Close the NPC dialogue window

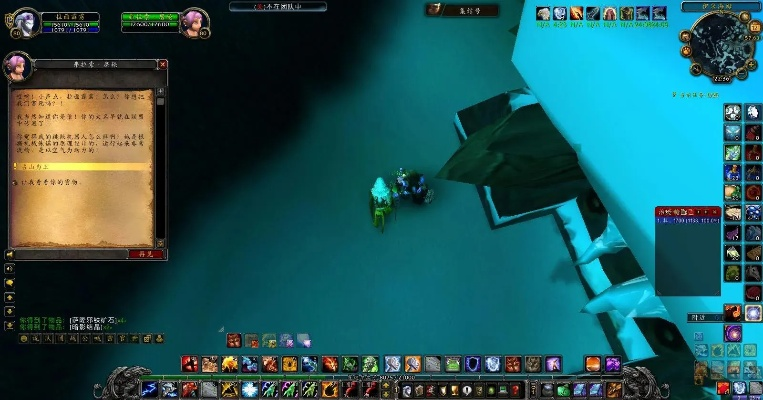point(162,65)
